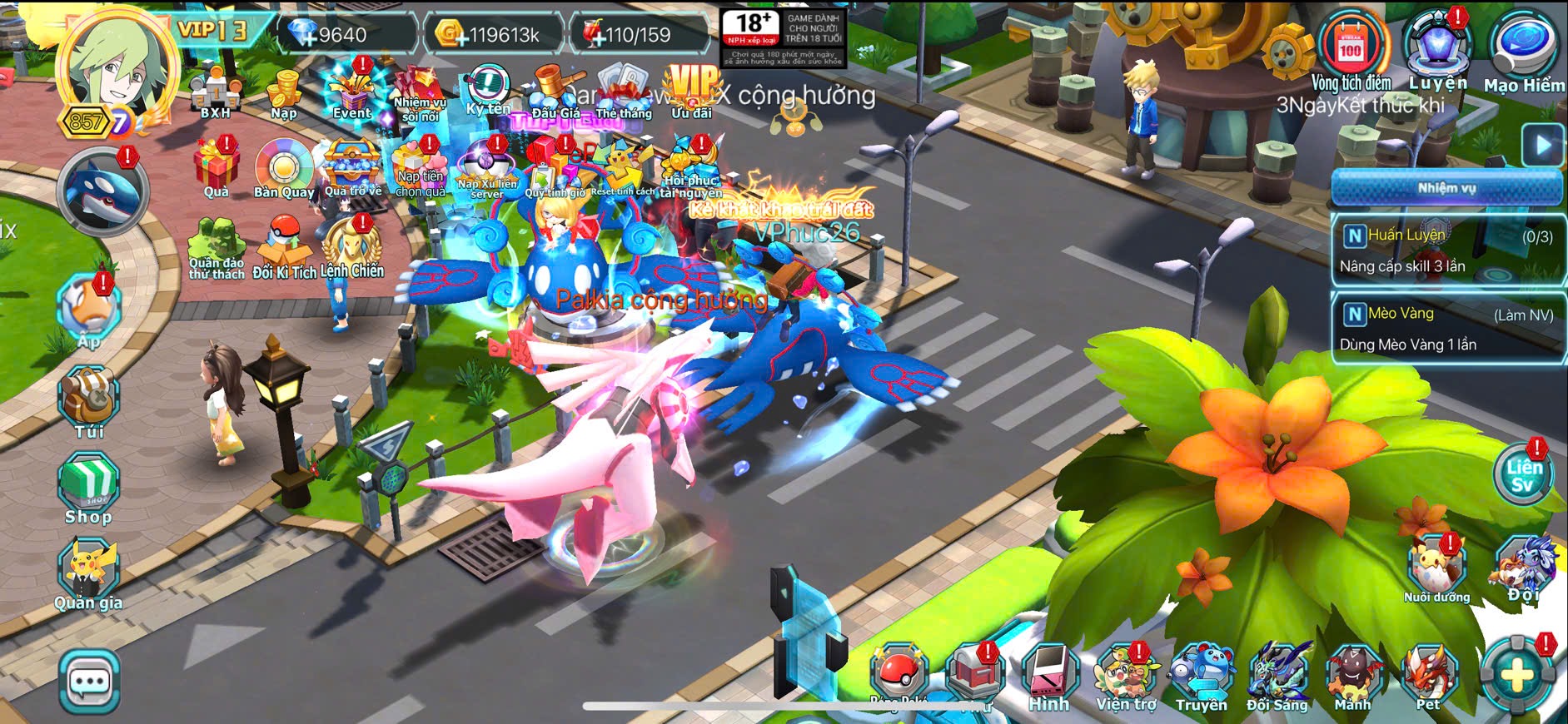Open the Liên Sv cross-server button
The image size is (1568, 724).
pos(1523,475)
